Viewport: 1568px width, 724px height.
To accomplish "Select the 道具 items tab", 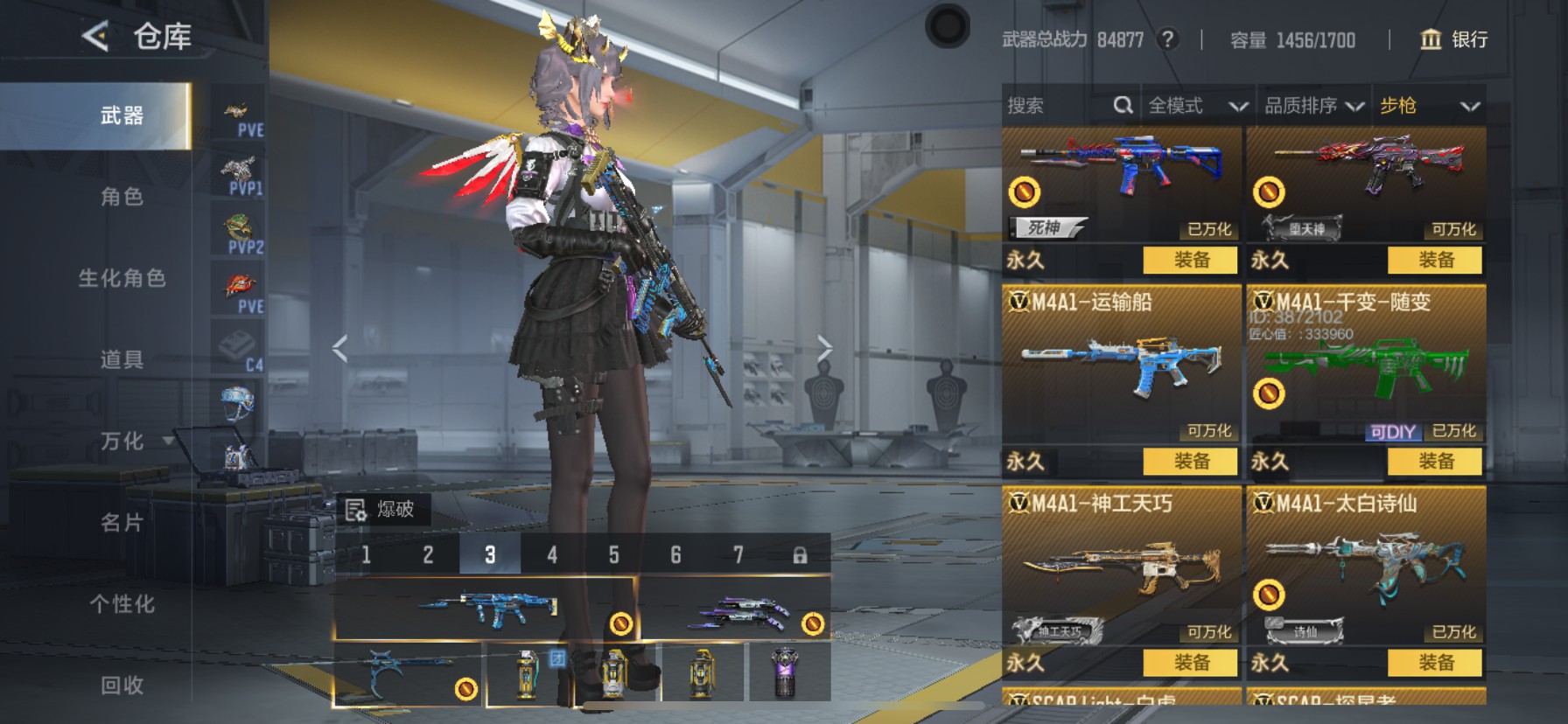I will (x=122, y=359).
